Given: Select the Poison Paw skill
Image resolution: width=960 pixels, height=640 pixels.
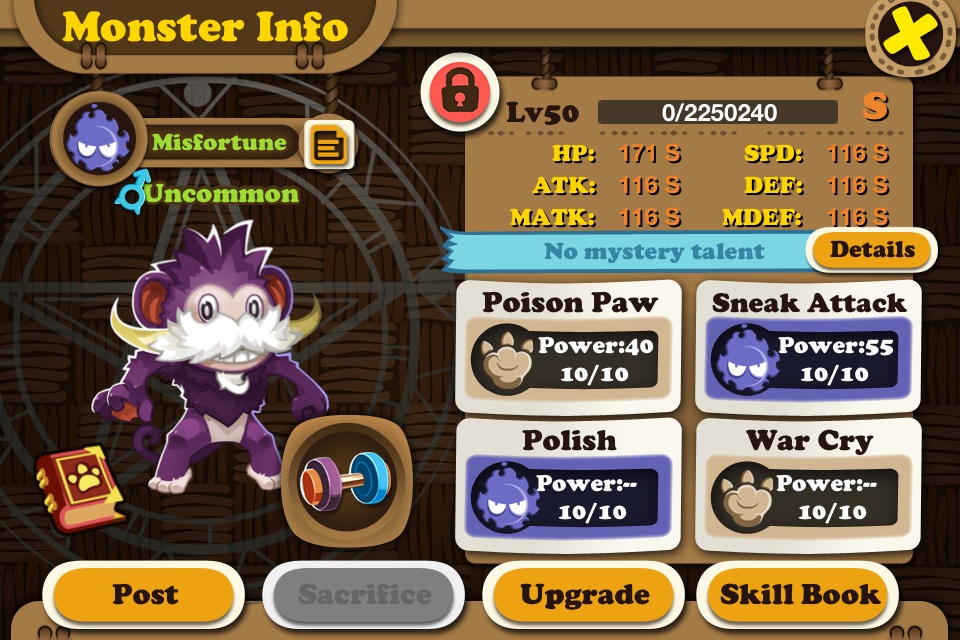Looking at the screenshot, I should click(568, 346).
